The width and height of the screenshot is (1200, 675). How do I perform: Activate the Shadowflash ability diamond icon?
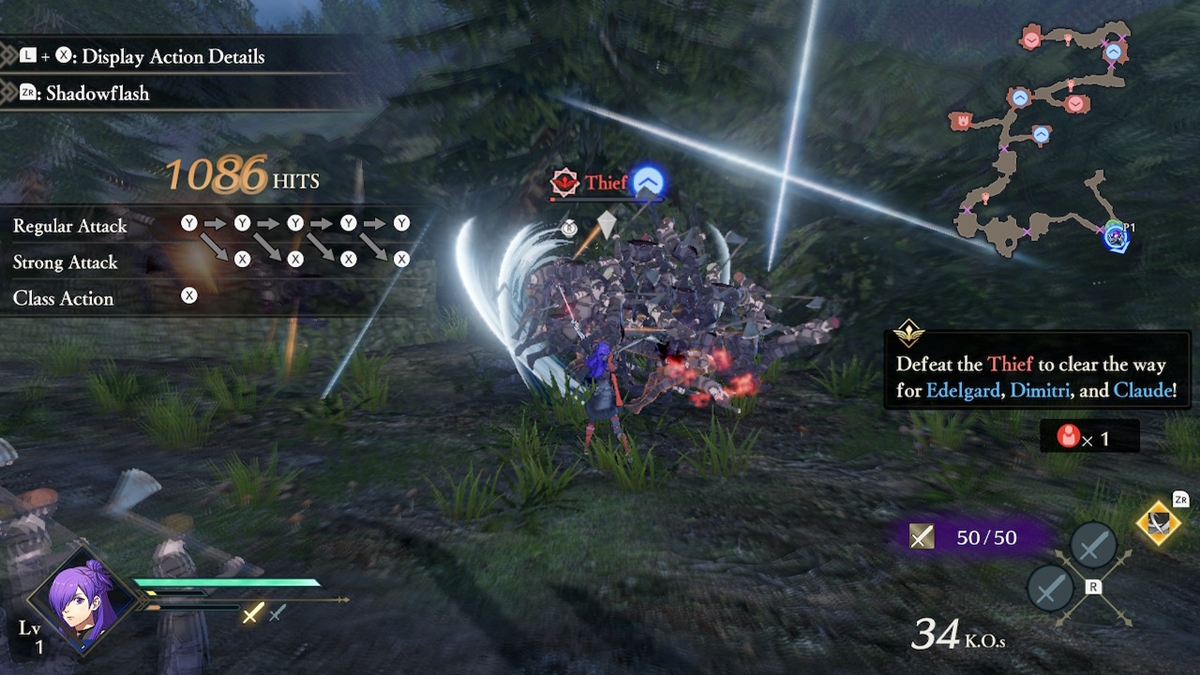click(x=1159, y=522)
